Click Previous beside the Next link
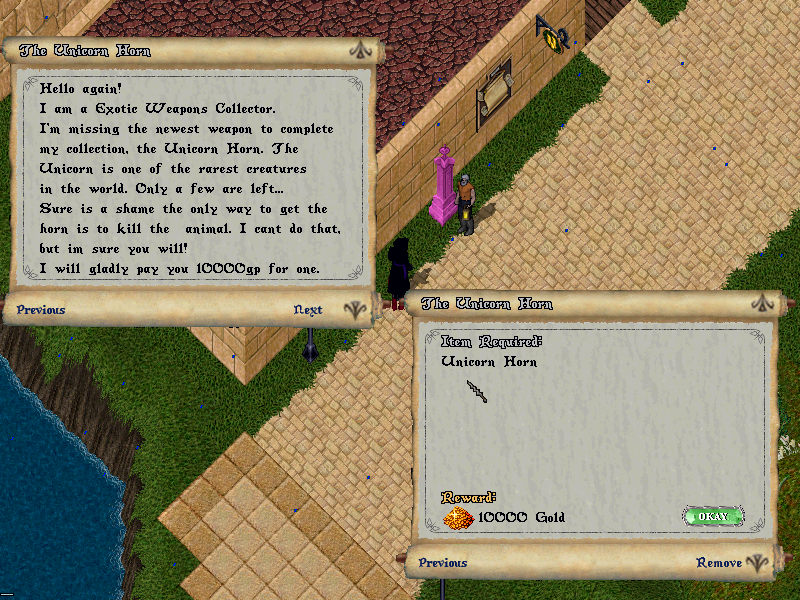This screenshot has height=600, width=800. click(41, 310)
